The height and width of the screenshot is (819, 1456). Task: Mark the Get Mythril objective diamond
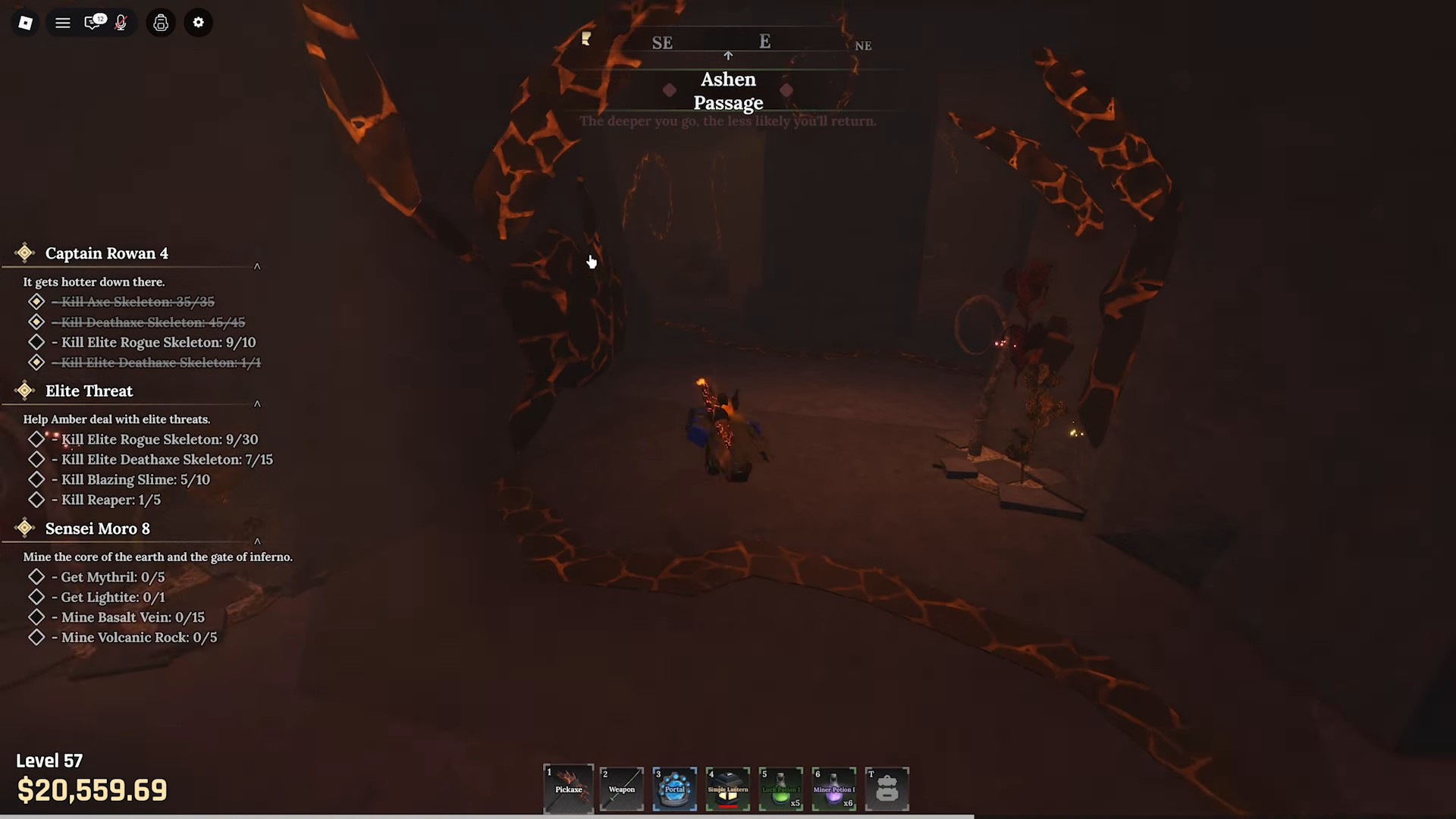(x=37, y=576)
